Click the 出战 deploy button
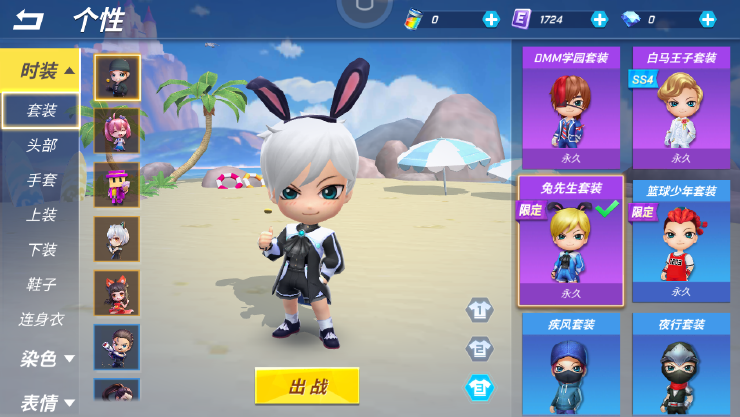The height and width of the screenshot is (417, 740). 306,386
